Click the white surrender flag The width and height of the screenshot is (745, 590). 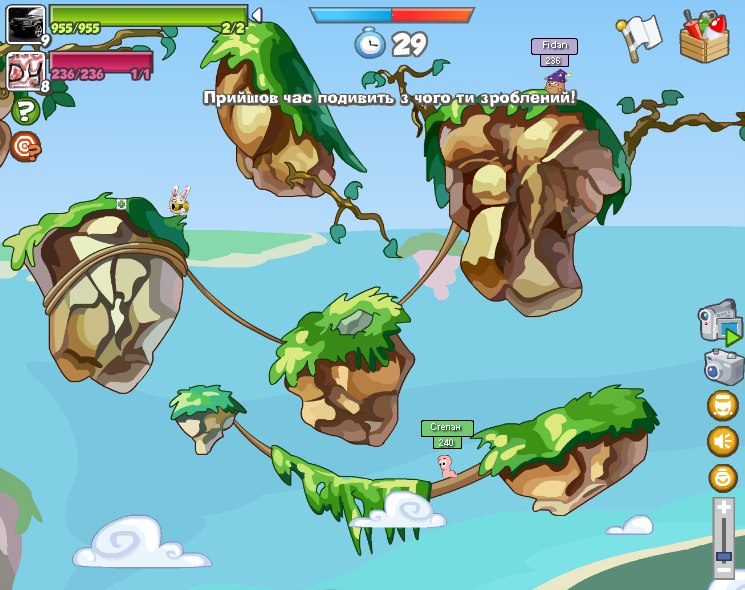pyautogui.click(x=640, y=35)
